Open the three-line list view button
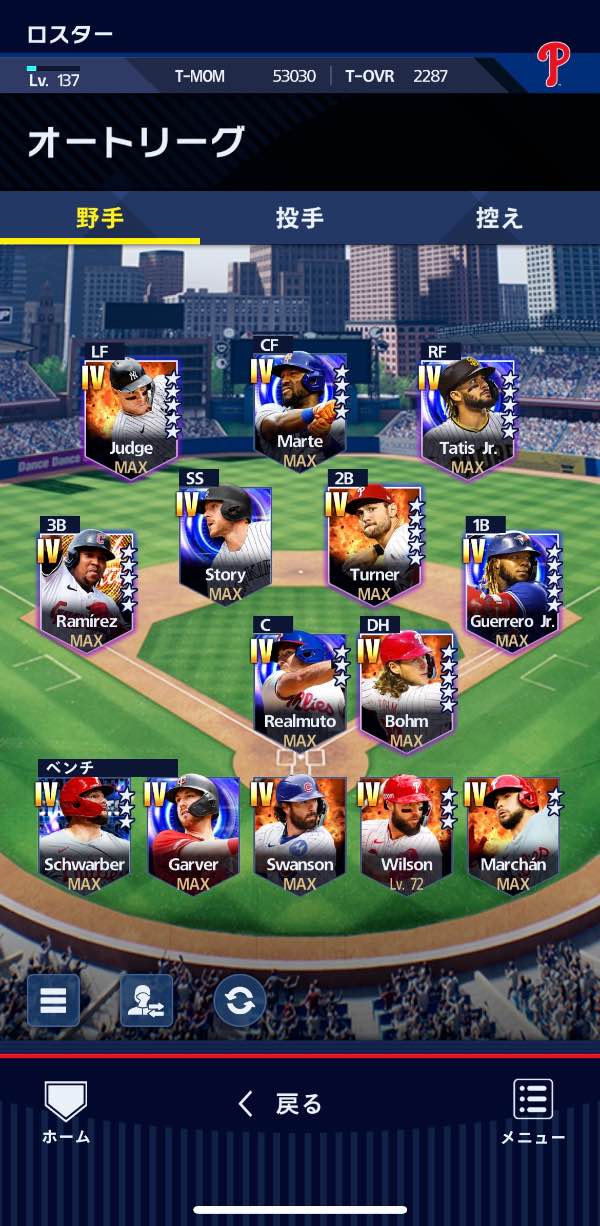This screenshot has width=600, height=1226. (x=53, y=1000)
